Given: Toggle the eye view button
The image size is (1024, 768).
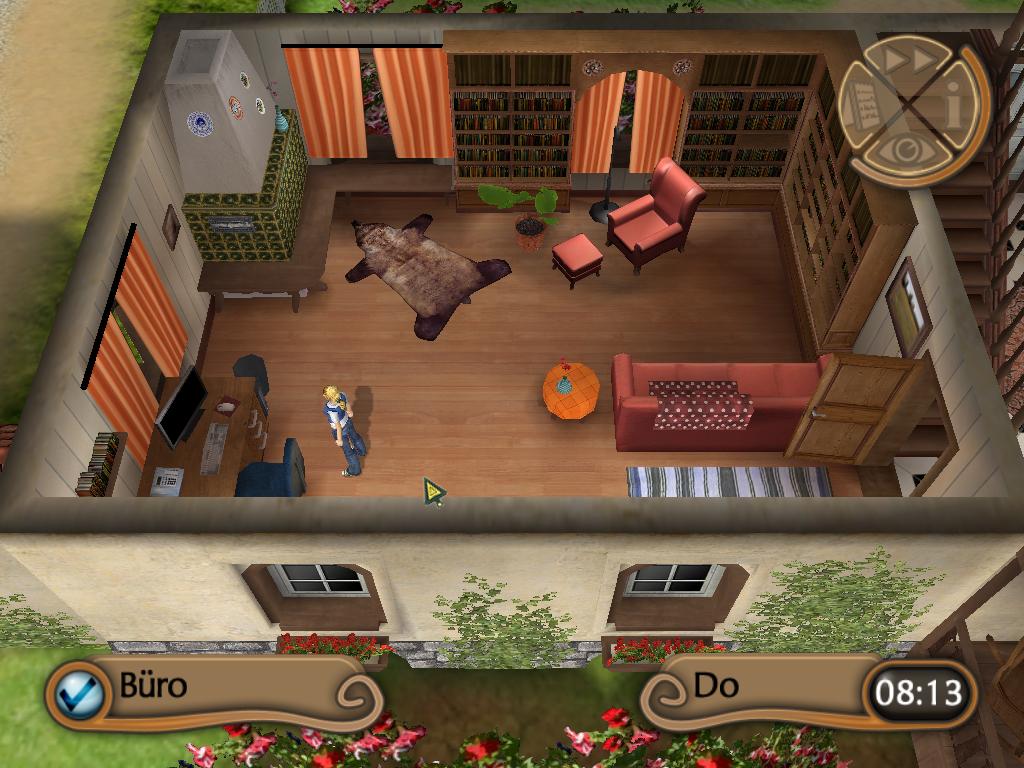Looking at the screenshot, I should point(908,152).
